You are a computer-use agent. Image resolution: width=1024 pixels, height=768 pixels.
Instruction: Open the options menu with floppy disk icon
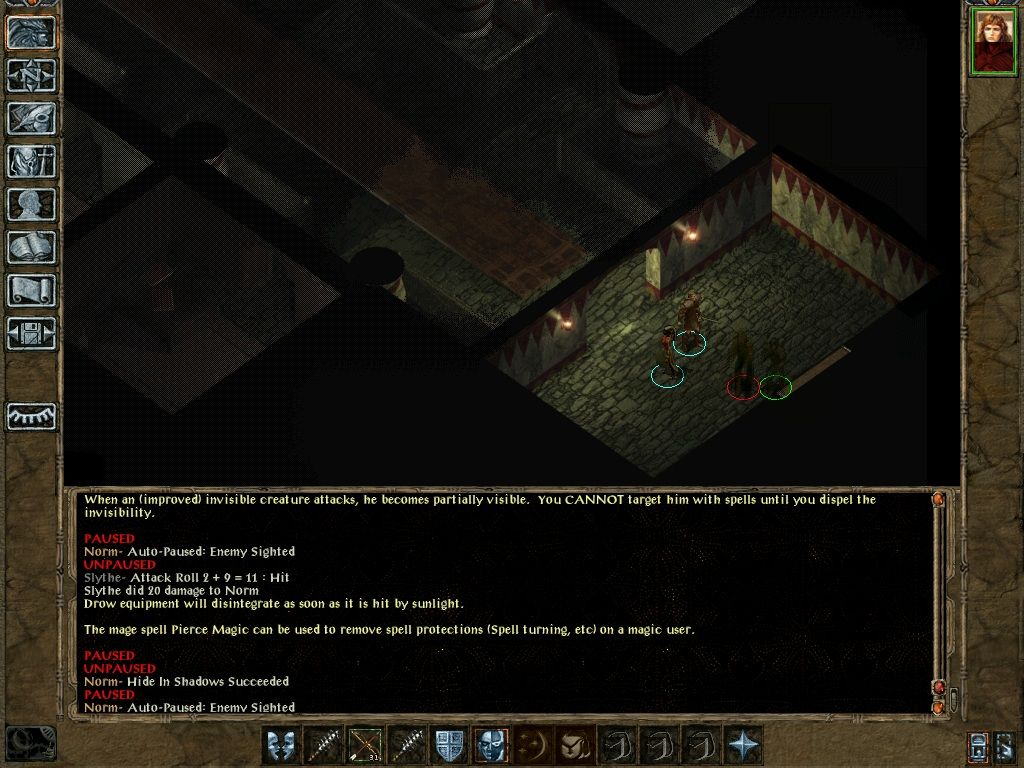32,333
